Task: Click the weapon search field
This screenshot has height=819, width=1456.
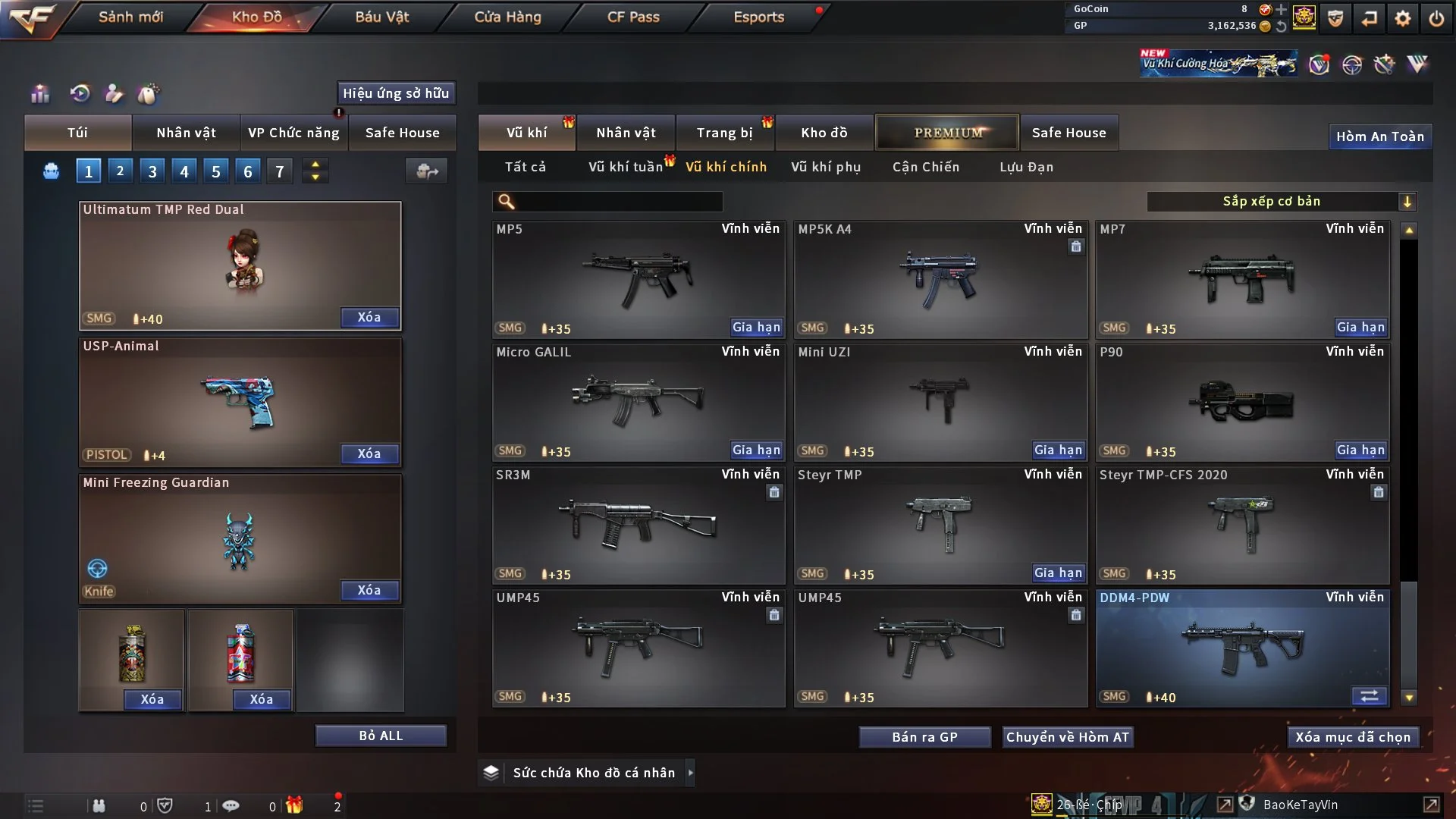Action: [618, 202]
